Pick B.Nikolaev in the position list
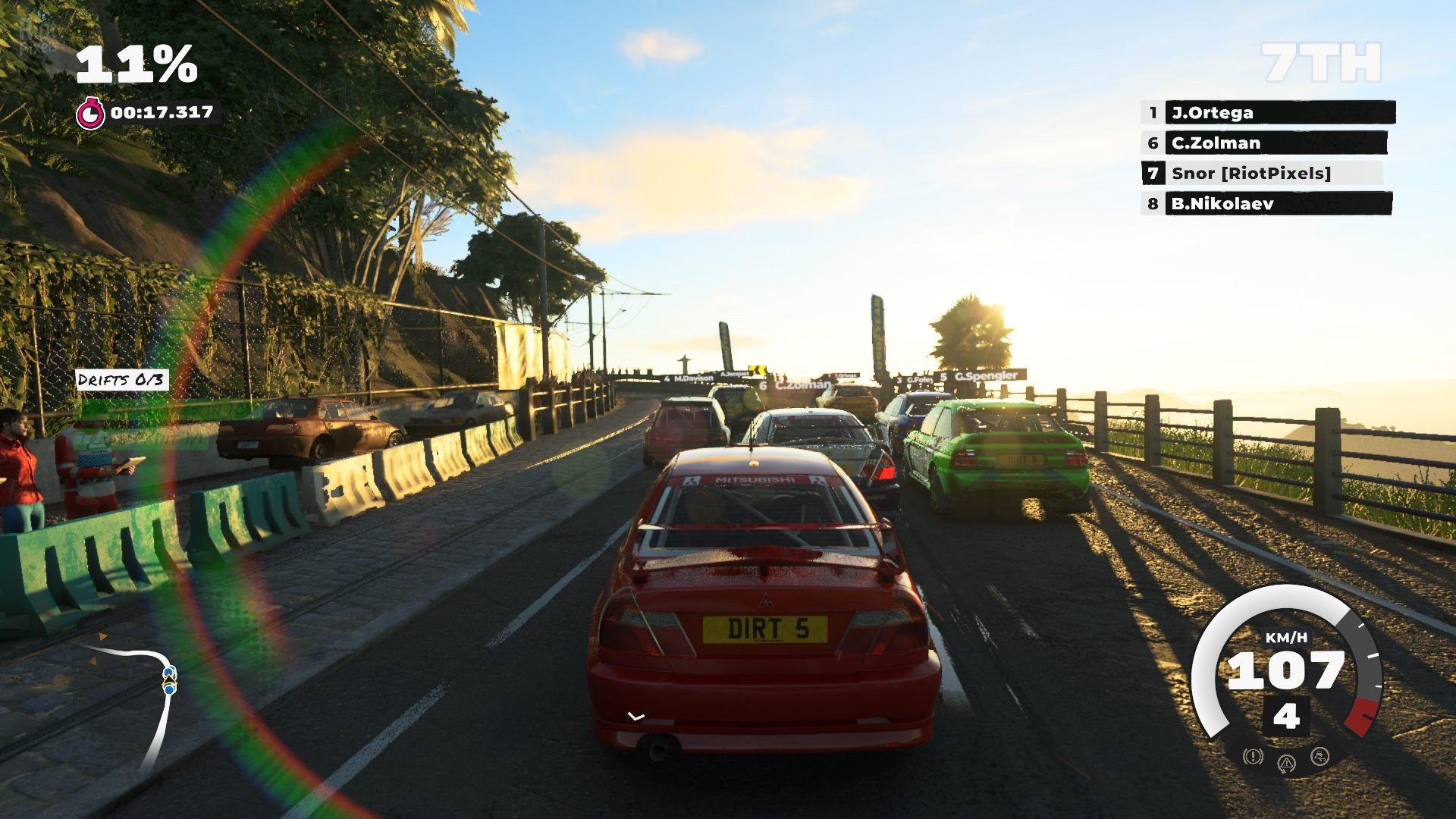The image size is (1456, 819). click(x=1266, y=204)
